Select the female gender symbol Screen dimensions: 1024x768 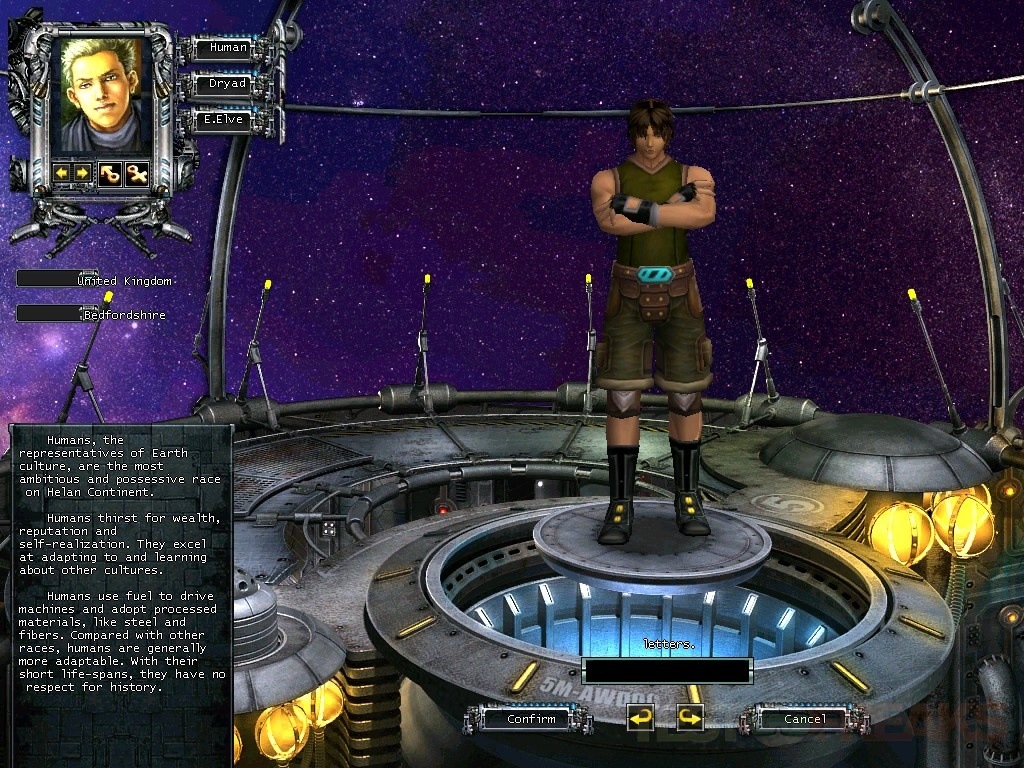coord(136,173)
